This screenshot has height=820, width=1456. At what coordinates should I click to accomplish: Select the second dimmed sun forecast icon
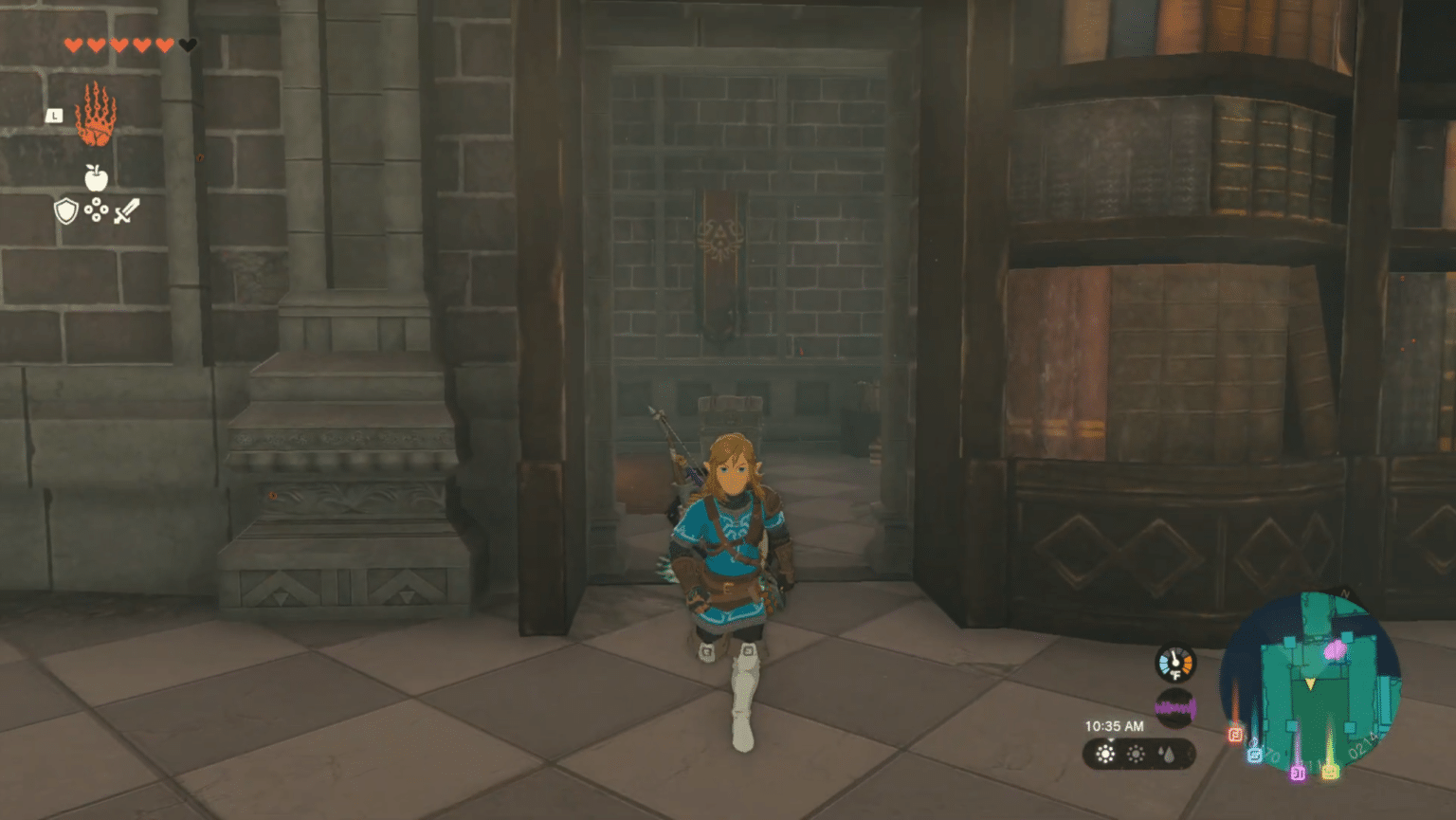[1136, 754]
